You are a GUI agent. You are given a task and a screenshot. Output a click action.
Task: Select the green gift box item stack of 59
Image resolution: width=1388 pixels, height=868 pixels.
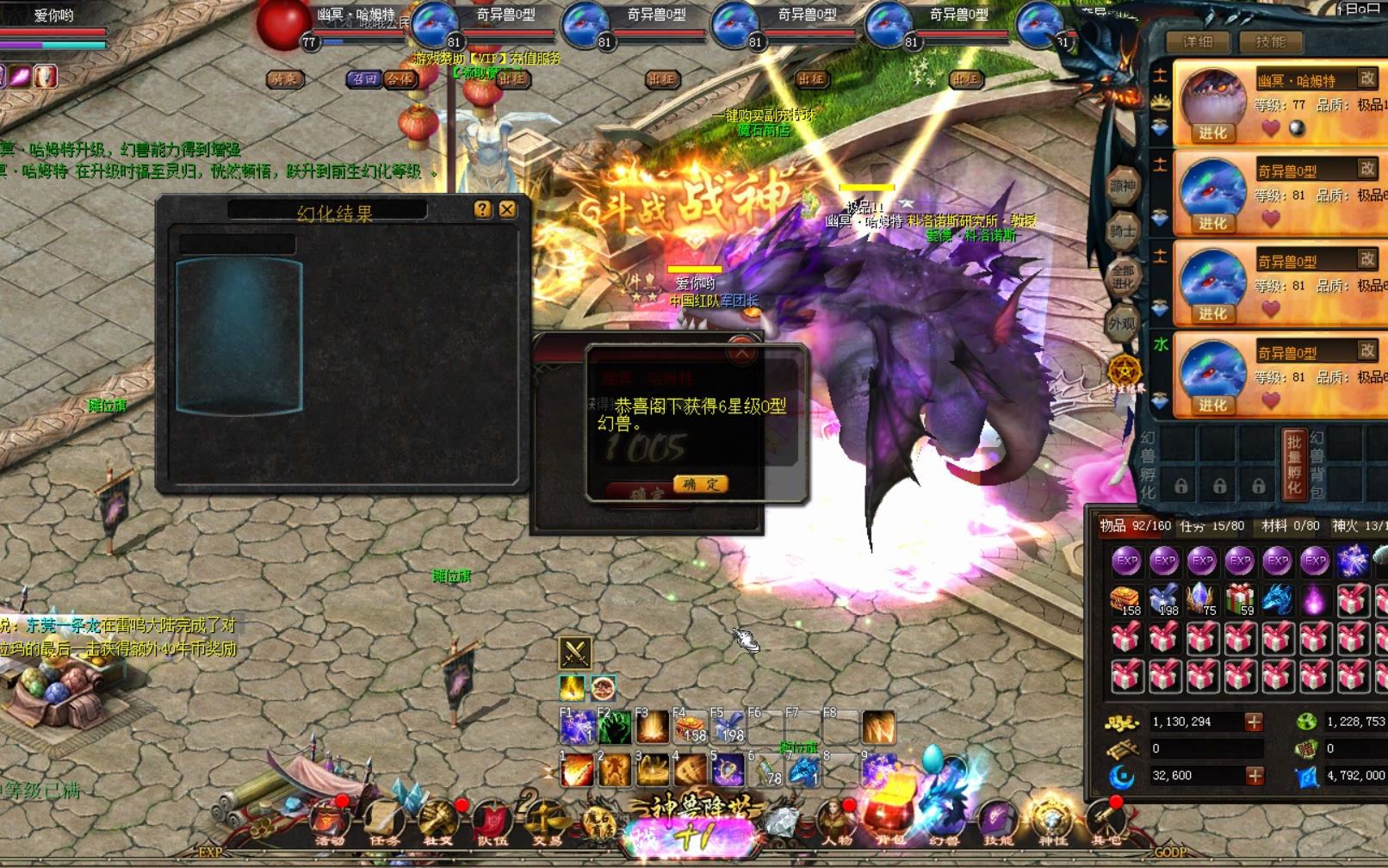coord(1239,599)
